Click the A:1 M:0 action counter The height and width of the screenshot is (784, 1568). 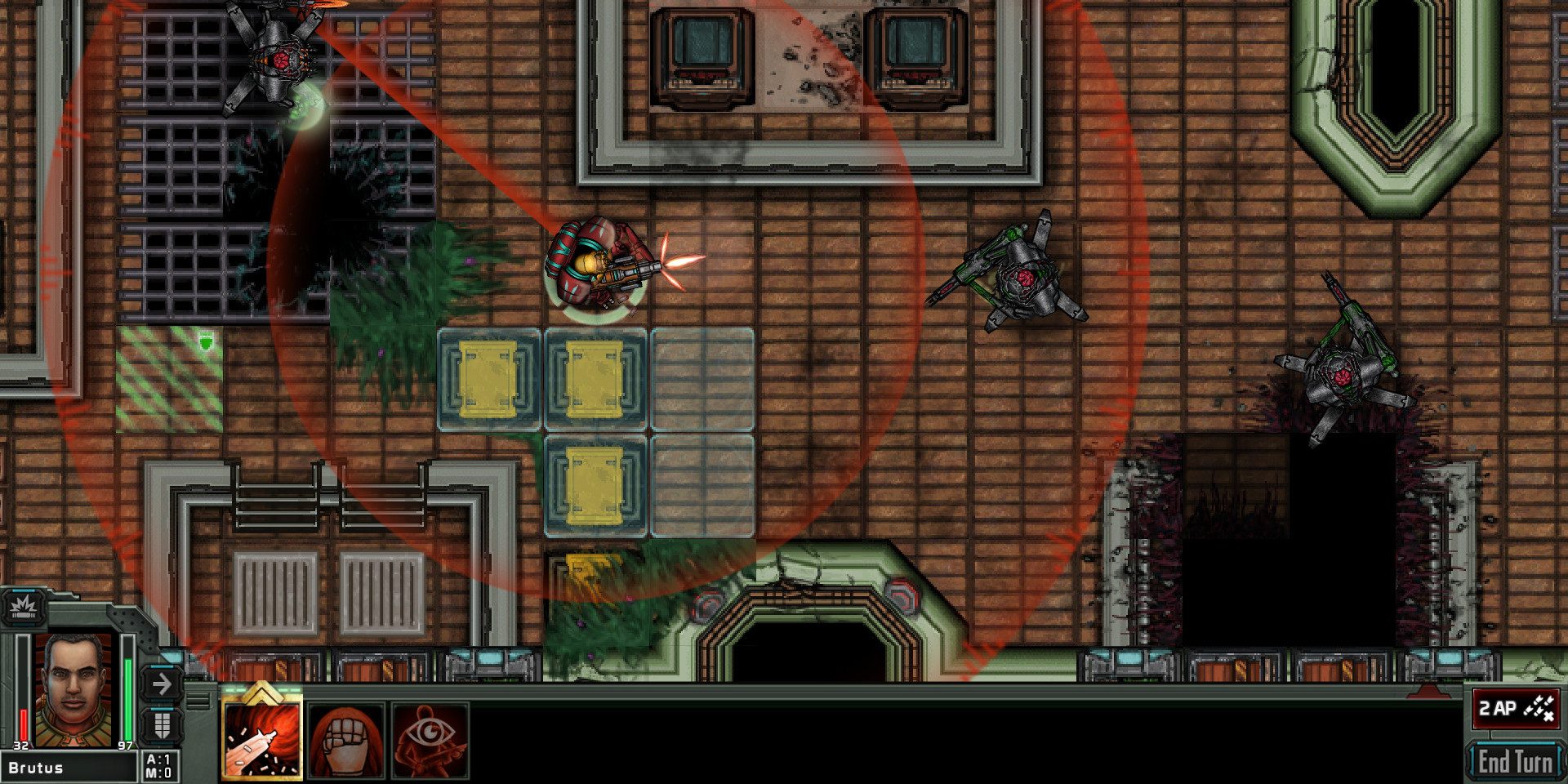(x=161, y=766)
